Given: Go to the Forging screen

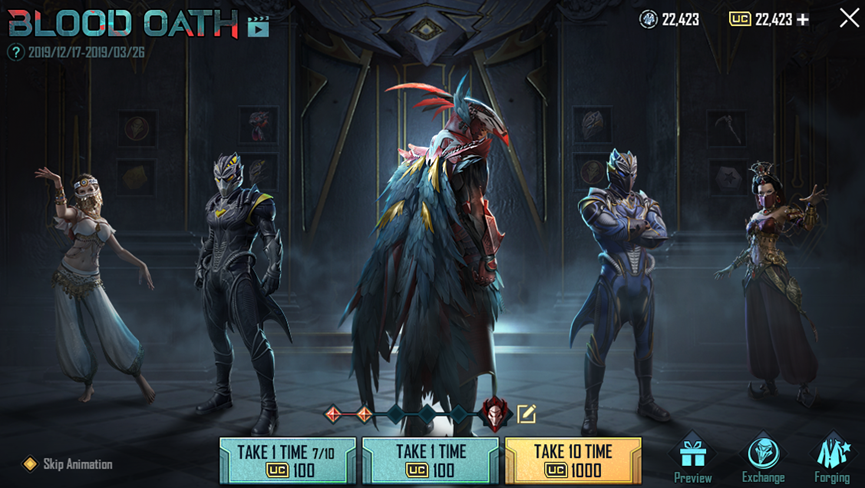Looking at the screenshot, I should pyautogui.click(x=831, y=459).
